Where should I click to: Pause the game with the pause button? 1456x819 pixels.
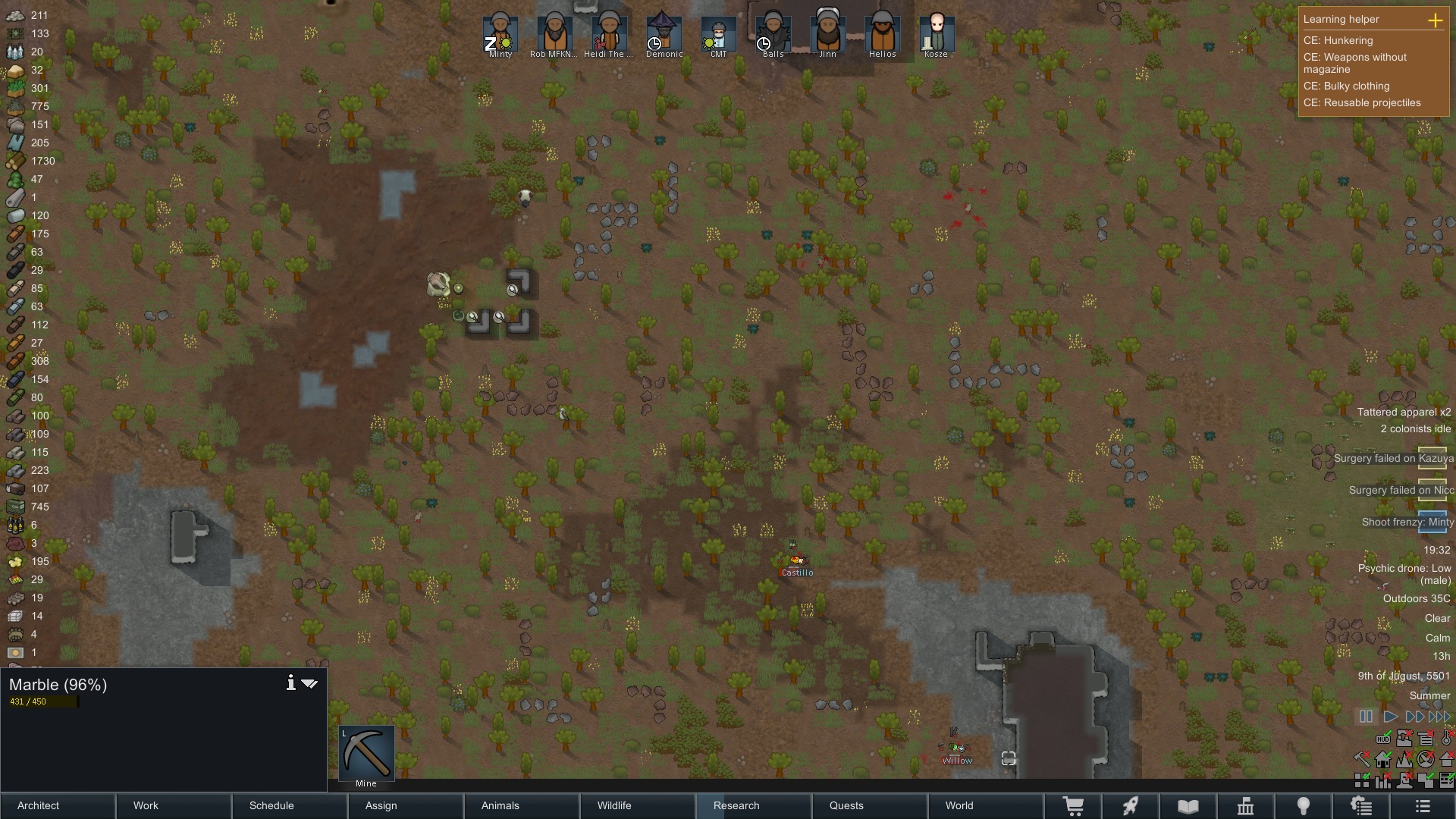1366,716
